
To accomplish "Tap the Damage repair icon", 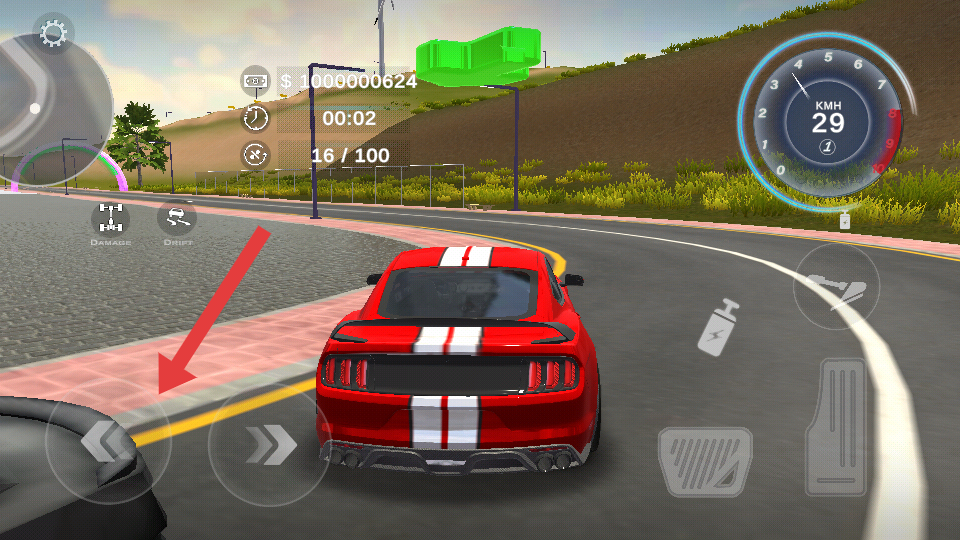I will [110, 218].
